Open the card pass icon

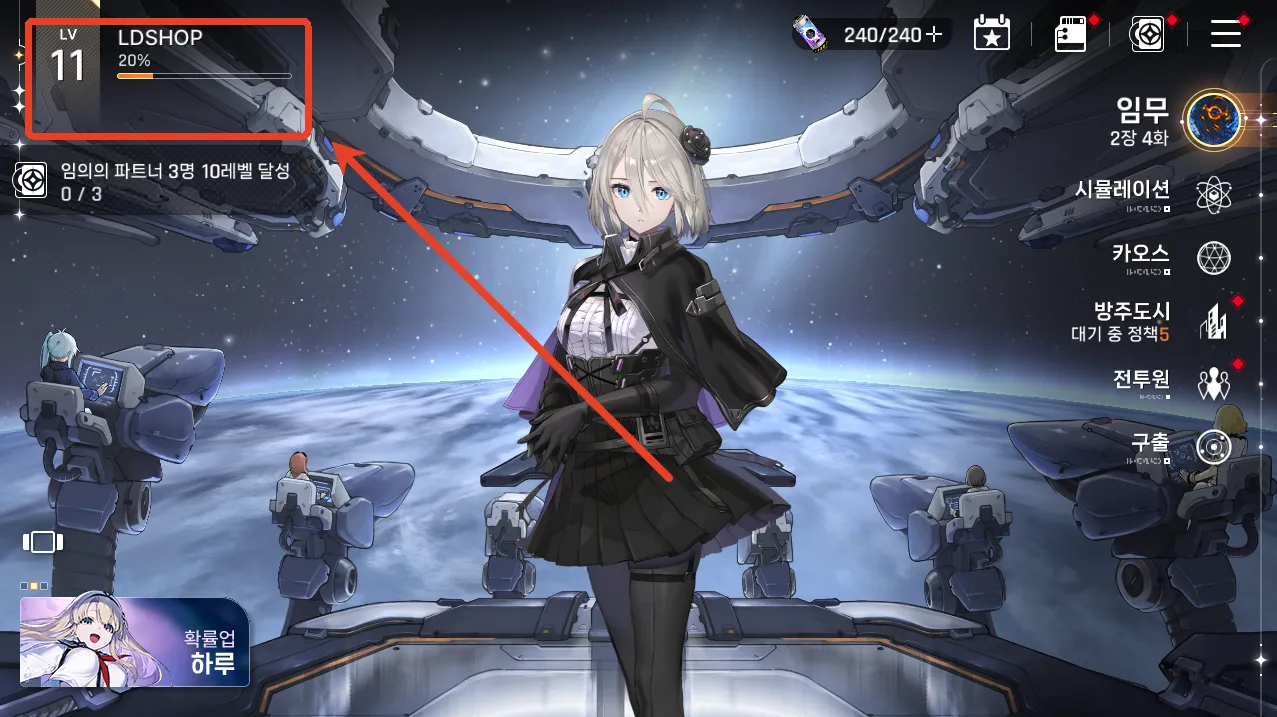[1070, 35]
